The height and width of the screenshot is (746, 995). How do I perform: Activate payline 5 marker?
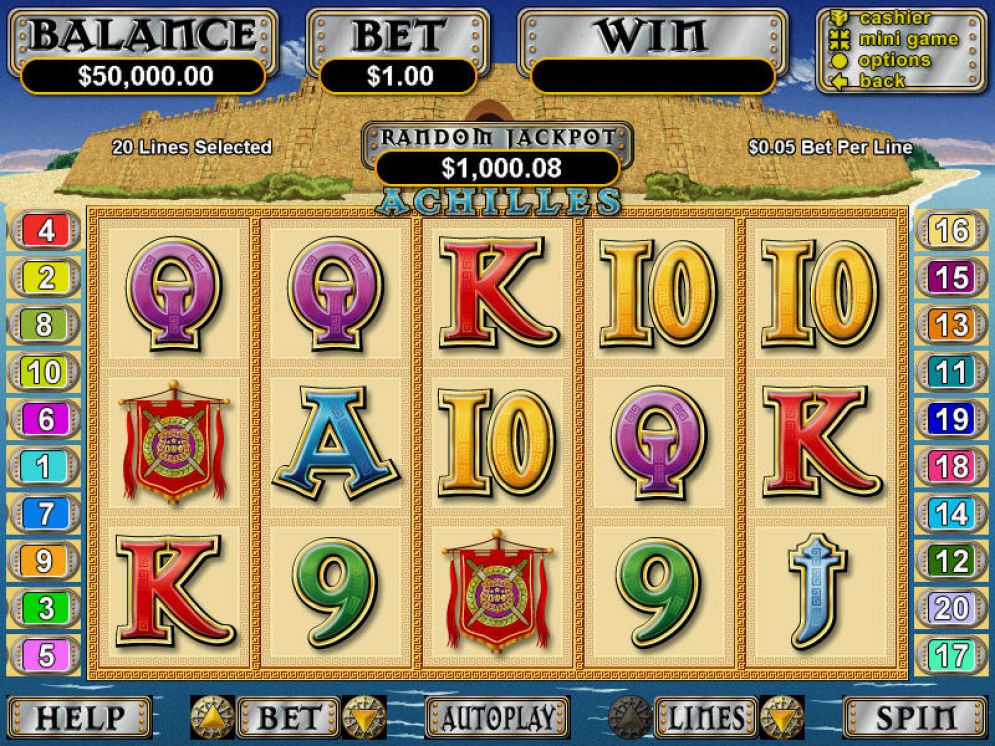coord(46,656)
